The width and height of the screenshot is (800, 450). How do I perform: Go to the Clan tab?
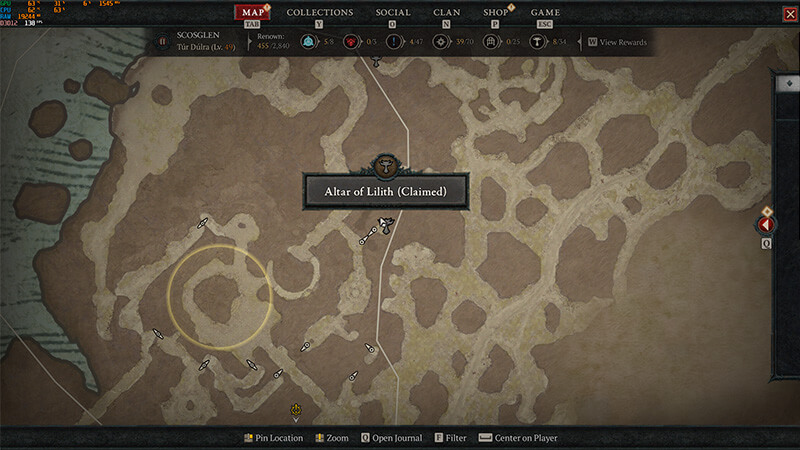pos(447,13)
